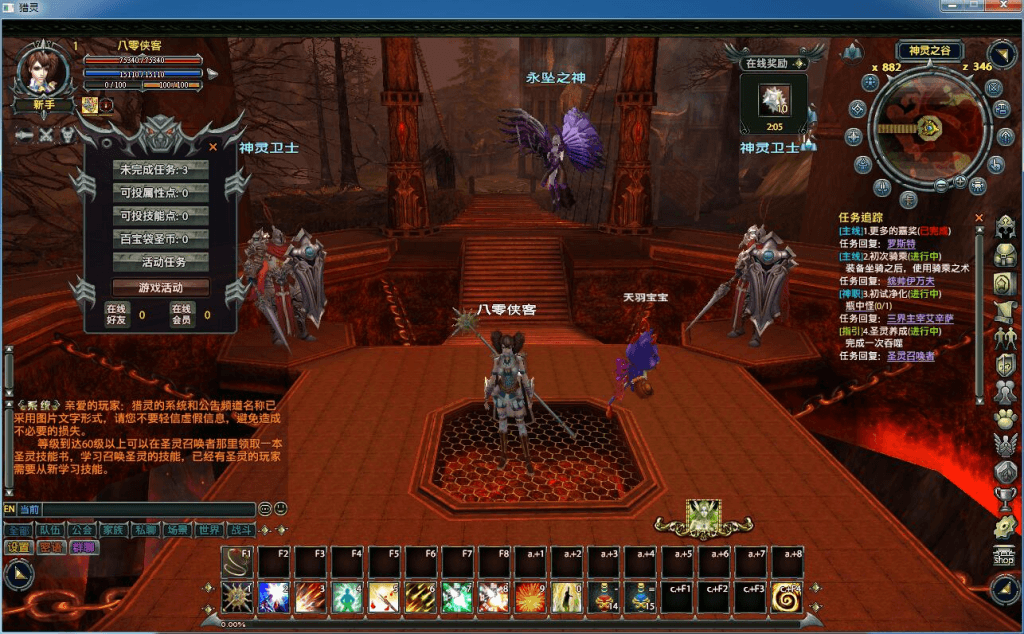The image size is (1024, 634).
Task: Select the 公会 guild chat tab
Action: click(82, 529)
